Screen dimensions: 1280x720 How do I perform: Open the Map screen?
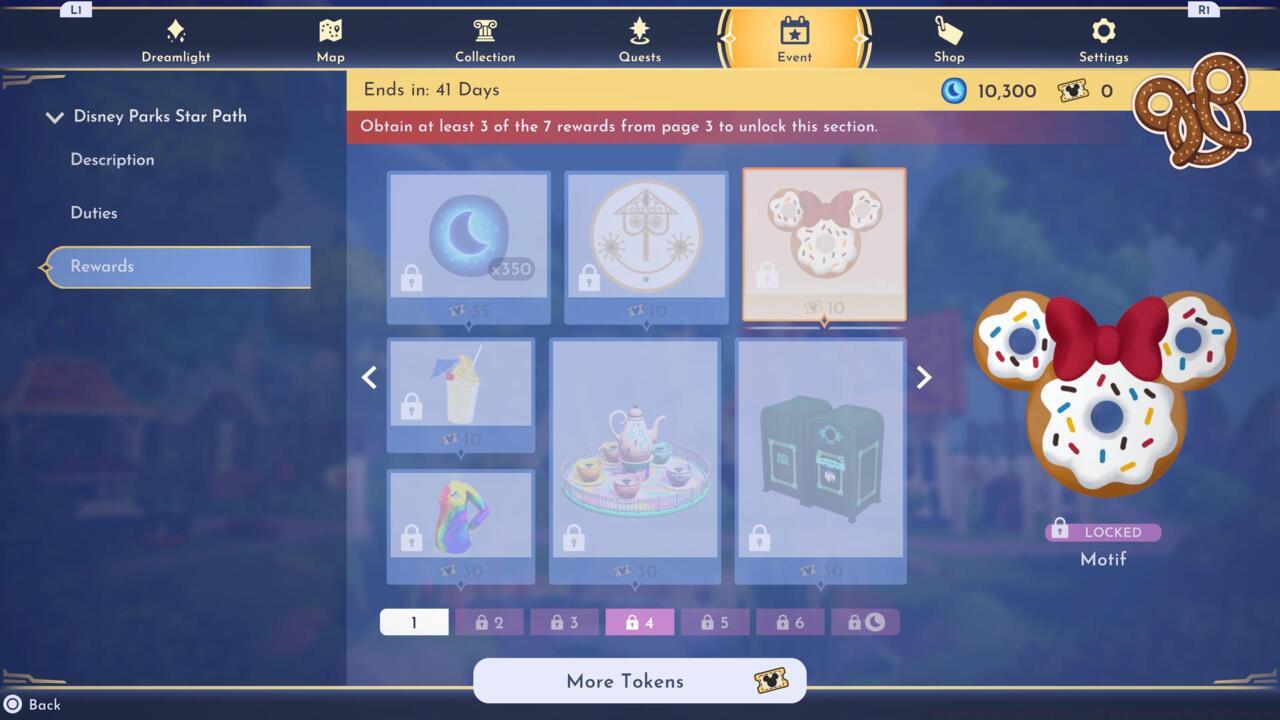330,38
